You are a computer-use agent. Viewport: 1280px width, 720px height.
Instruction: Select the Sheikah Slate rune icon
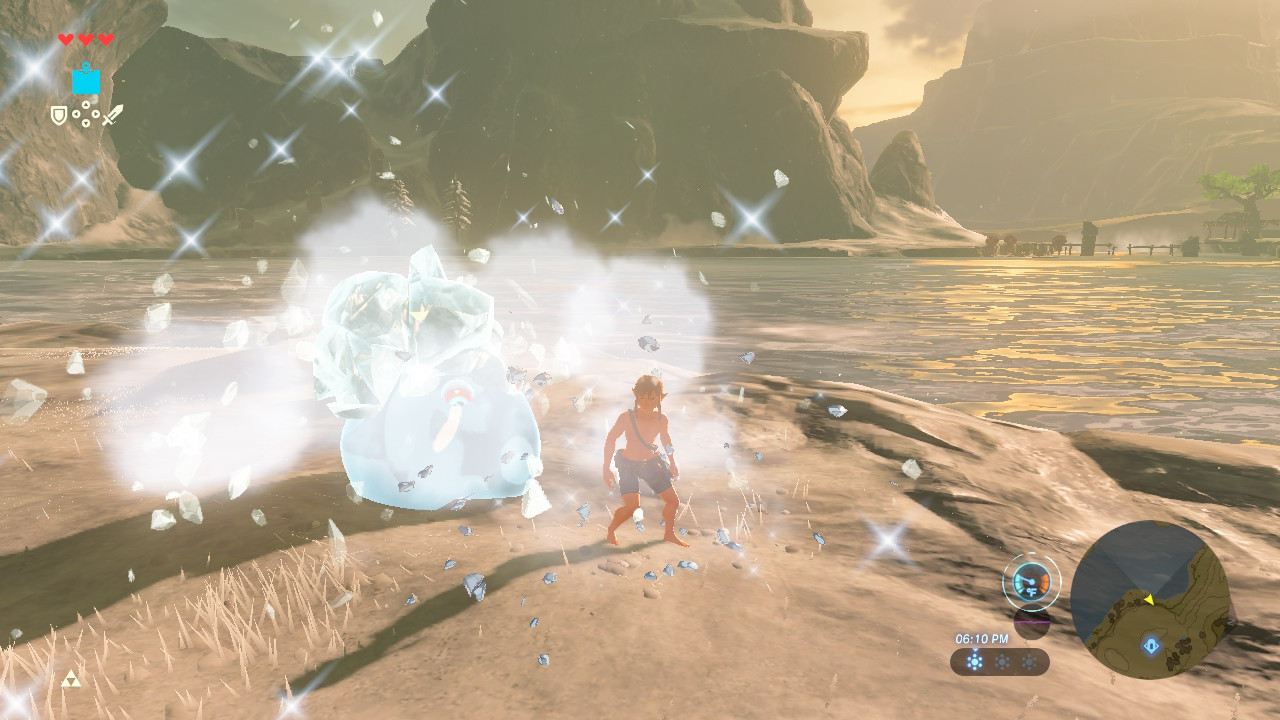pos(86,81)
